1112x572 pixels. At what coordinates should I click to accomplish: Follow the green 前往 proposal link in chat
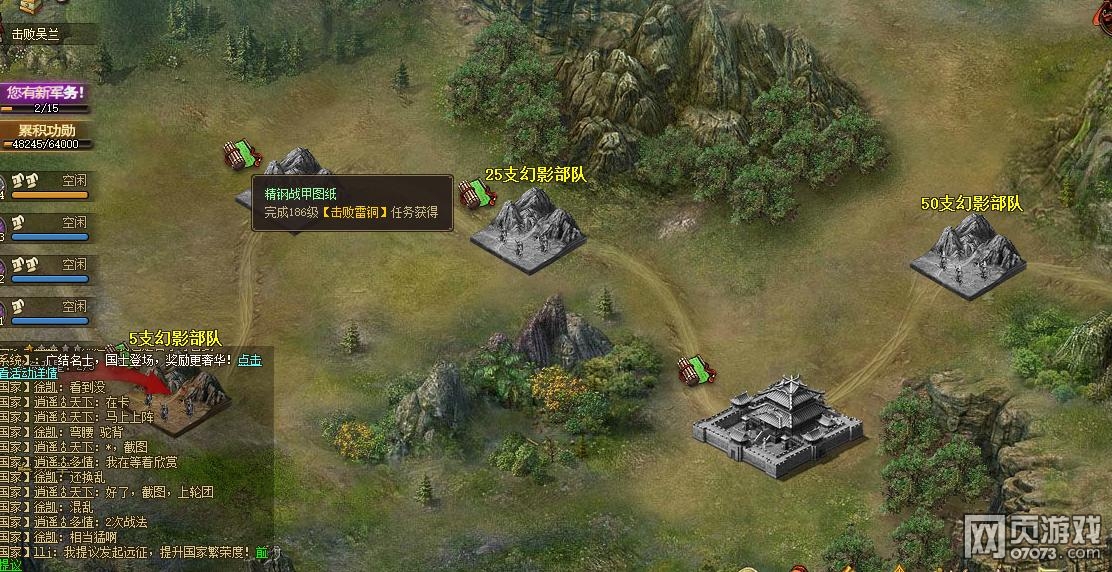tap(262, 552)
